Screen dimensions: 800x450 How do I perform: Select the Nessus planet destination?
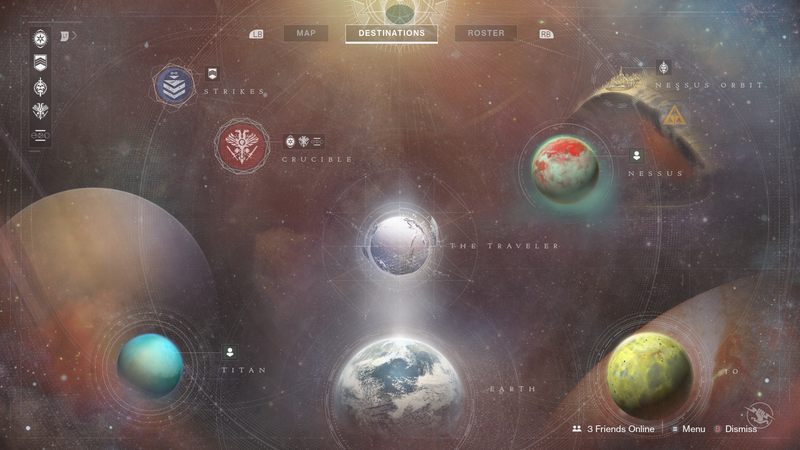point(565,168)
